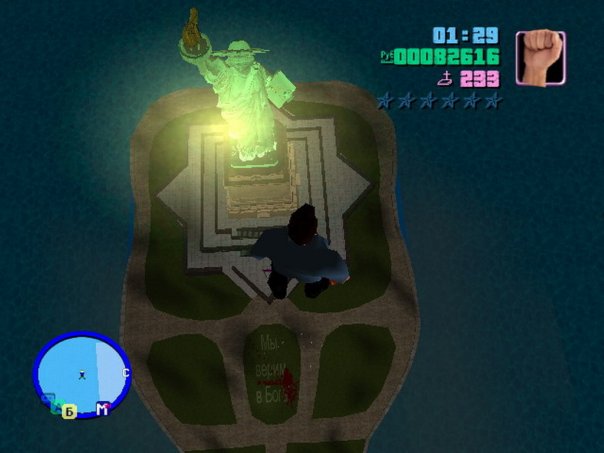The height and width of the screenshot is (453, 604).
Task: Select the fist weapon icon
Action: (x=540, y=57)
